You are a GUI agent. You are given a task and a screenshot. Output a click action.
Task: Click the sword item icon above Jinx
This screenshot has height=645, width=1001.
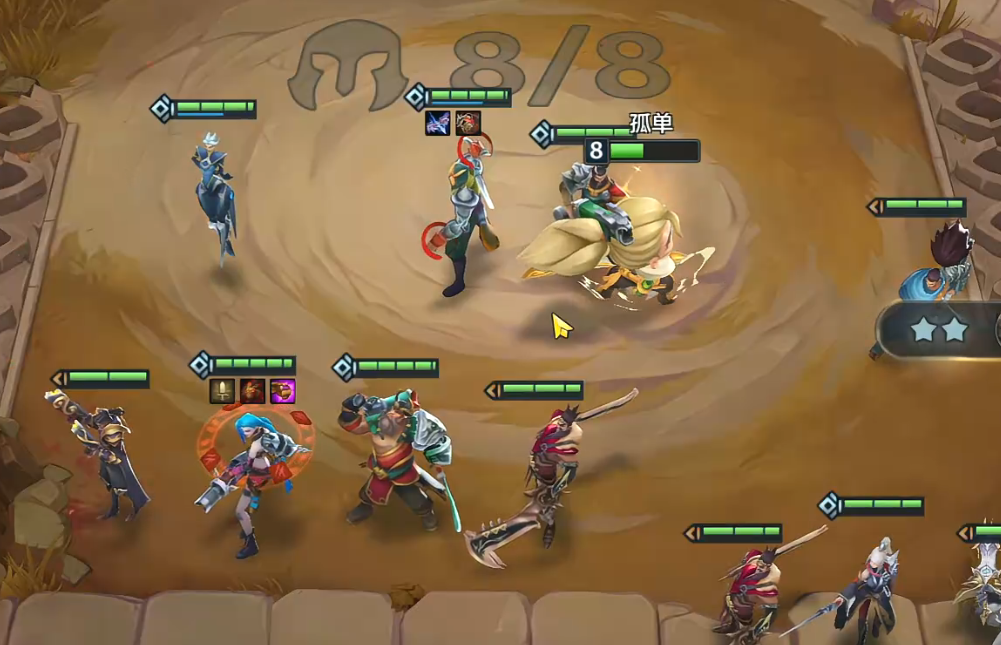tap(222, 391)
